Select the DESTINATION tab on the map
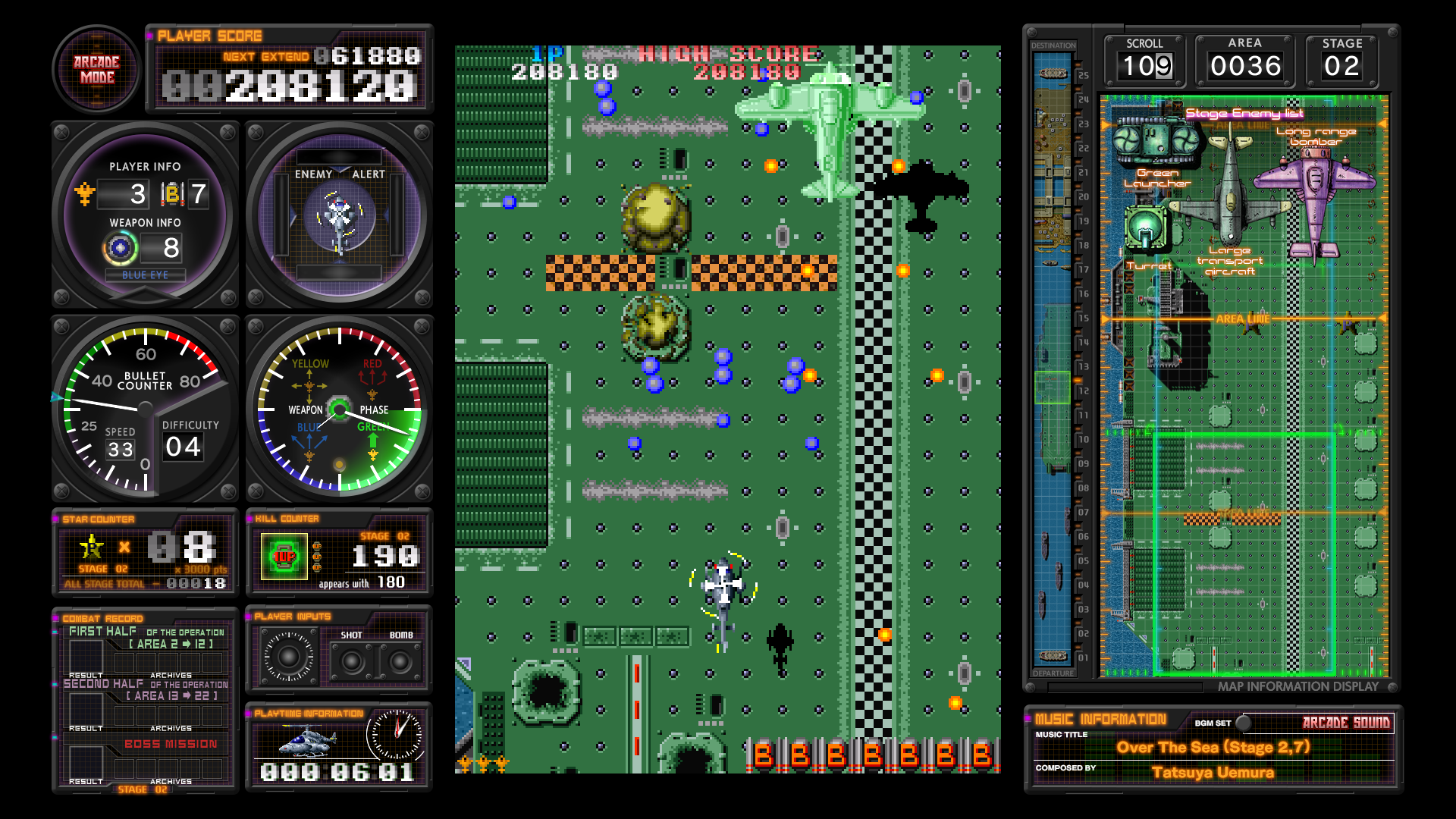Image resolution: width=1456 pixels, height=819 pixels. (1053, 45)
